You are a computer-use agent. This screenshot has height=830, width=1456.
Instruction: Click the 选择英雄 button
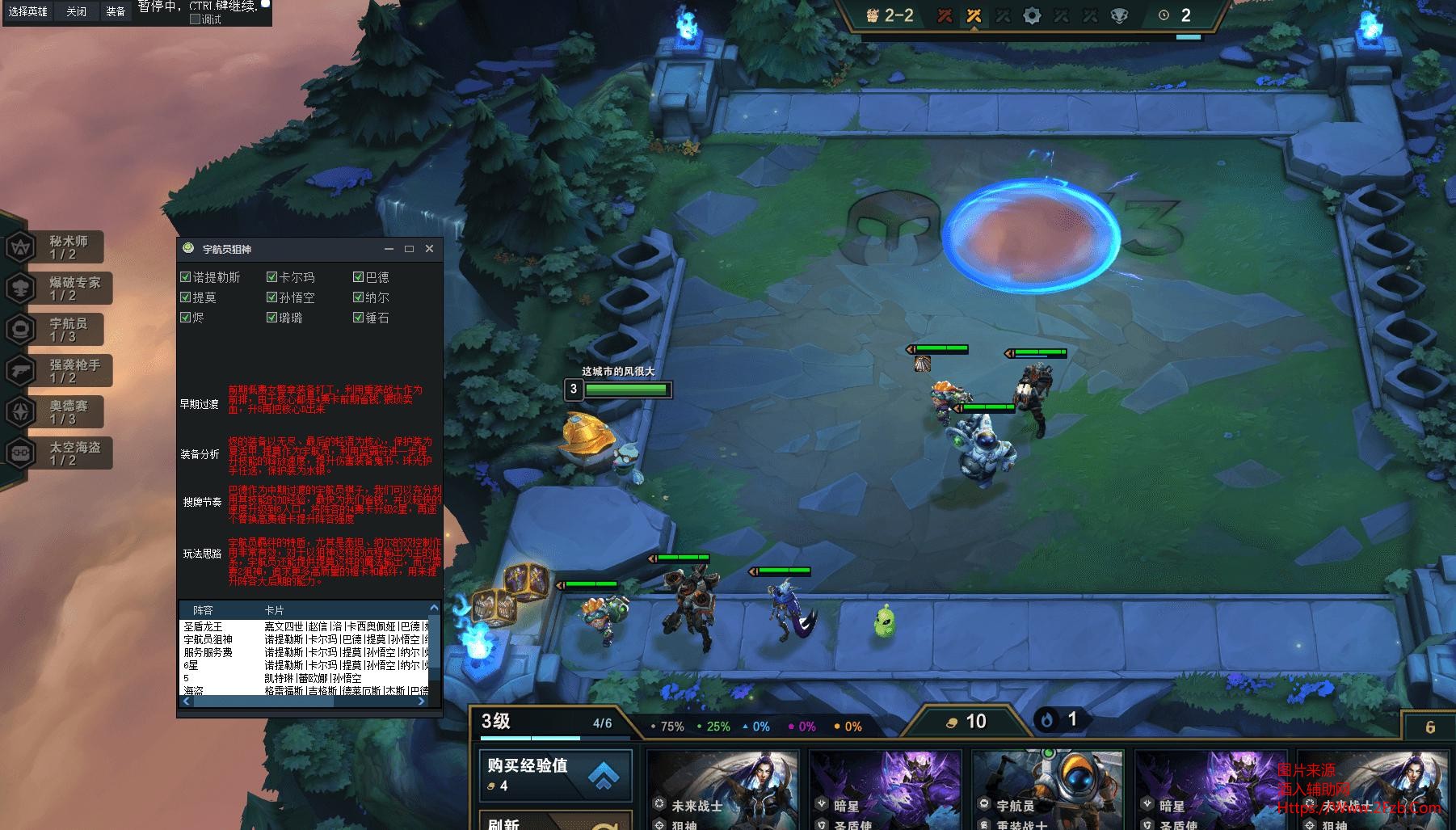coord(28,12)
